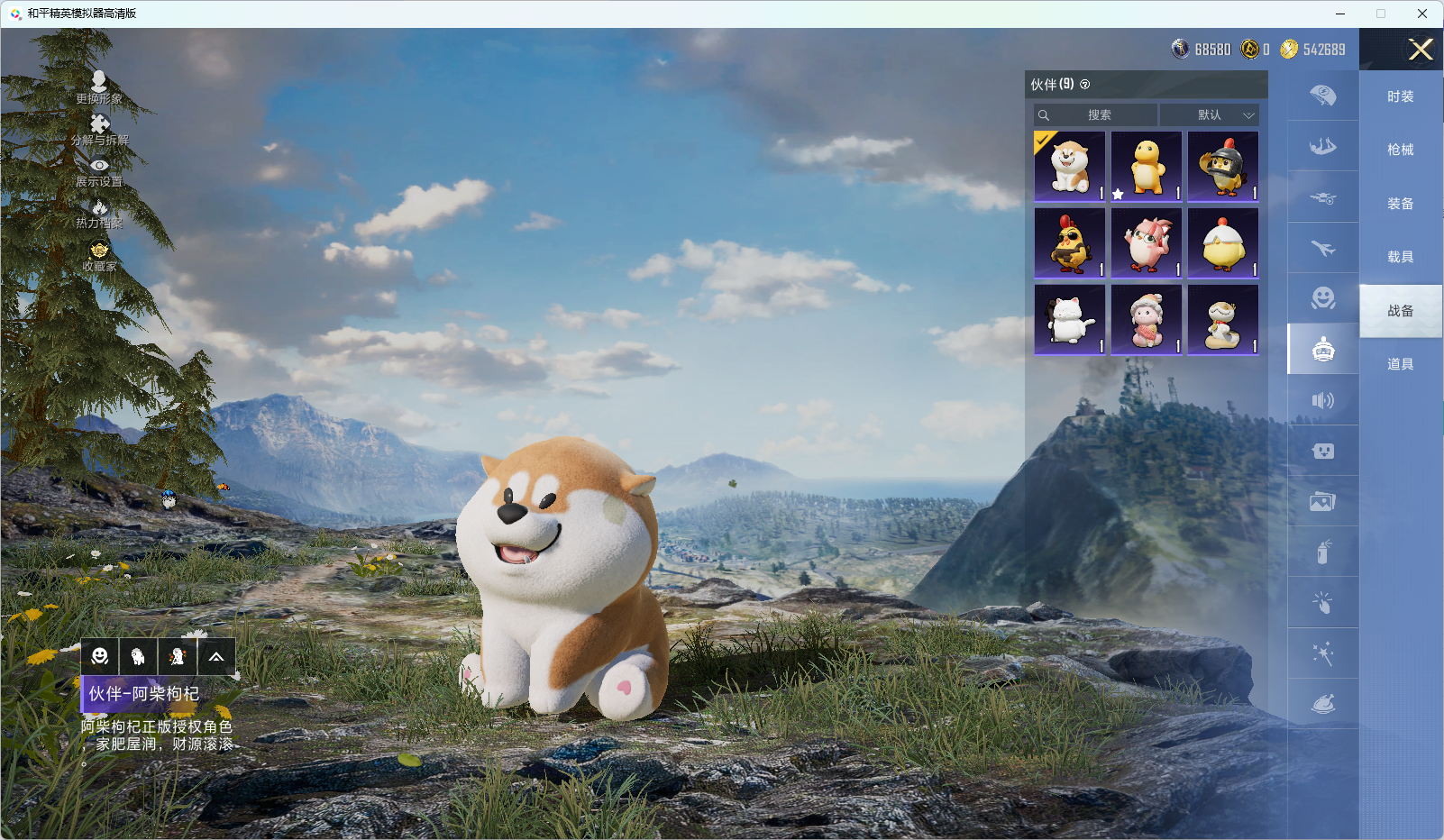Open the 道具 tab
This screenshot has height=840, width=1444.
click(1400, 364)
